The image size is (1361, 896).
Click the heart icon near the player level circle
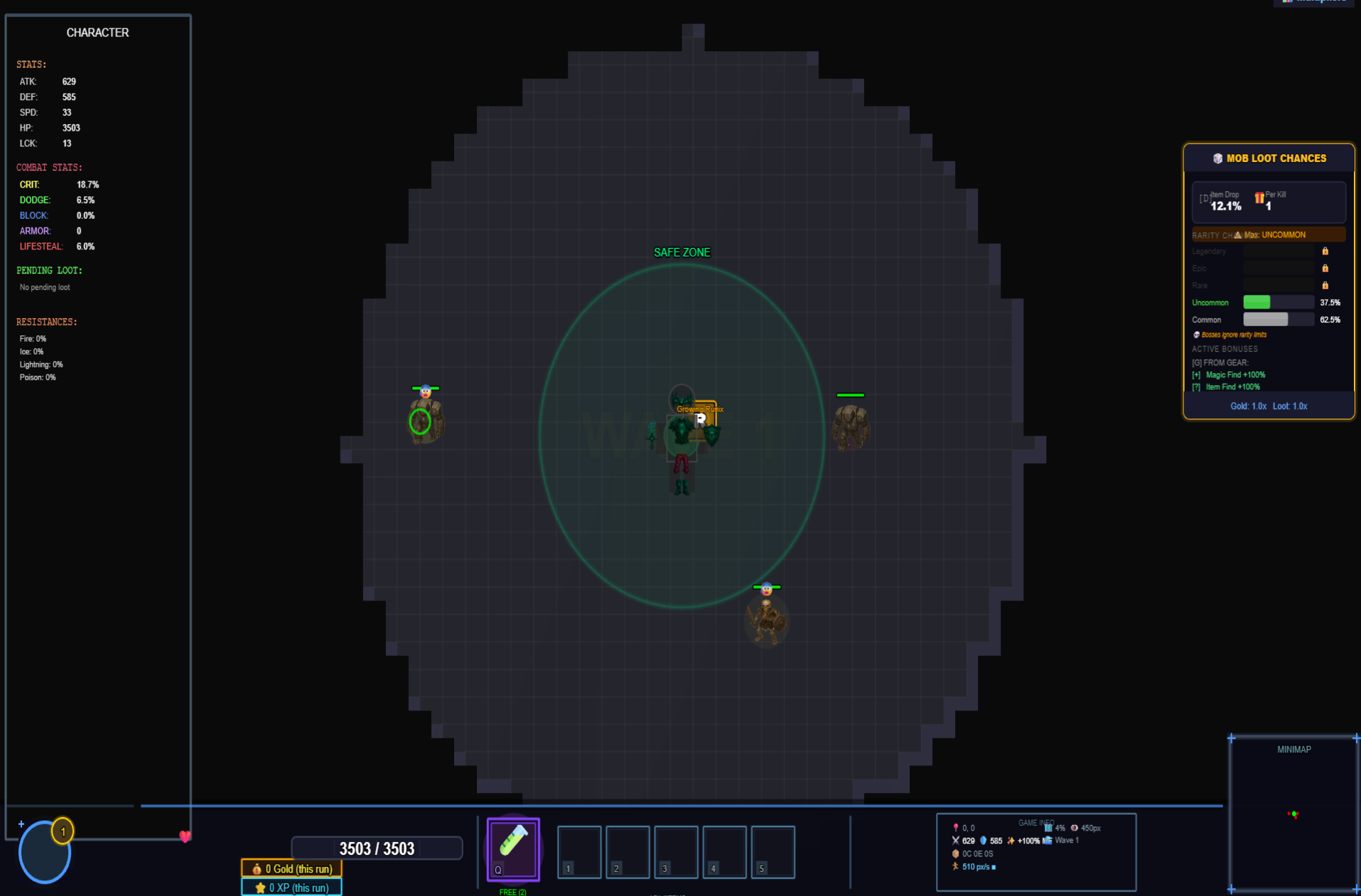click(x=185, y=837)
